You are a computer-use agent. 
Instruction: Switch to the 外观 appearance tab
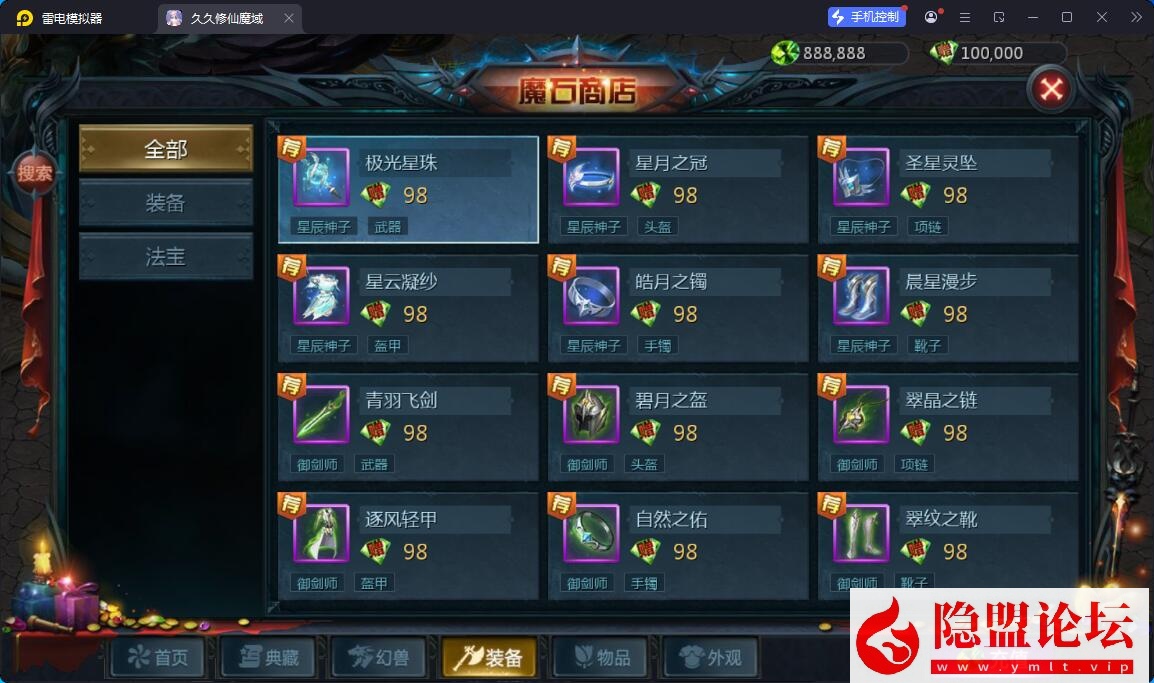pyautogui.click(x=710, y=658)
